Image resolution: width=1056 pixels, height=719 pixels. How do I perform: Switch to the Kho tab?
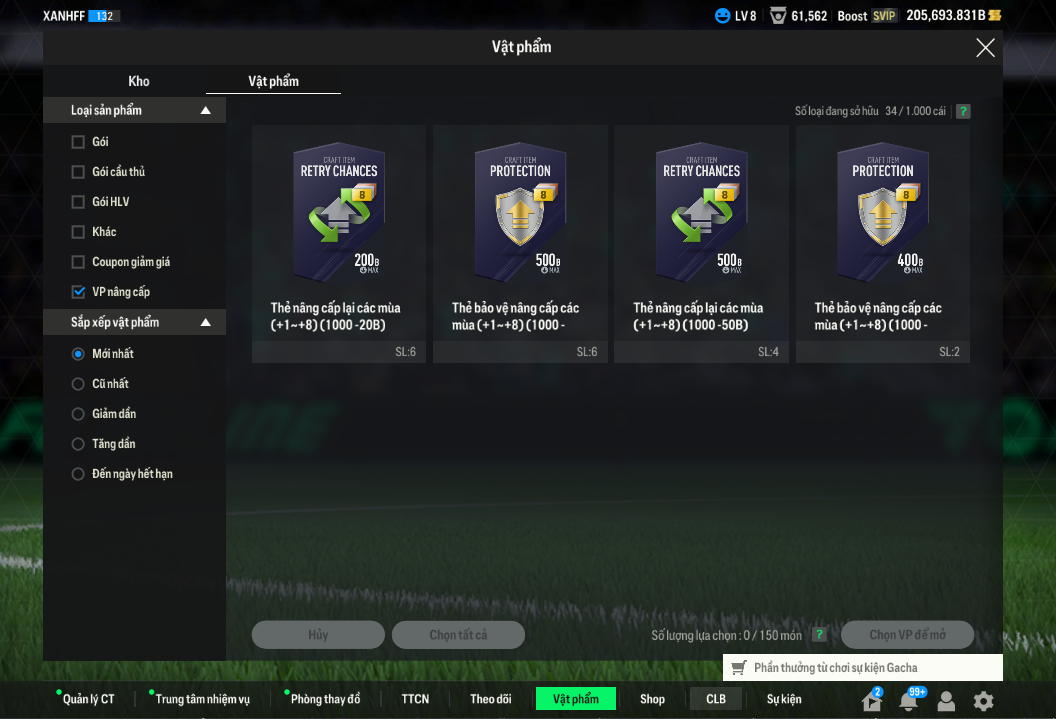(x=139, y=81)
